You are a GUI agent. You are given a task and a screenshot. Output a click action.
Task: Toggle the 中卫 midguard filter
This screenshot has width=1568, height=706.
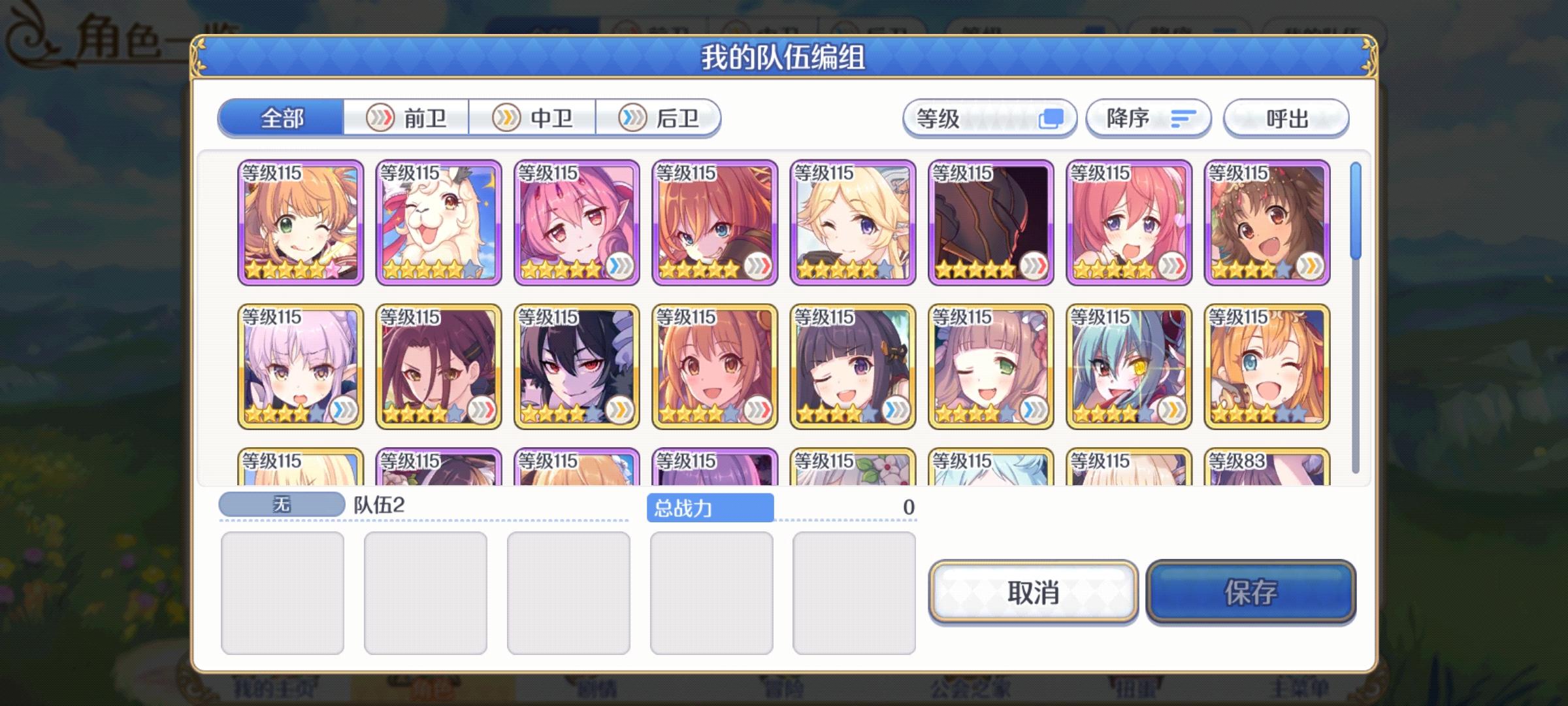tap(532, 118)
